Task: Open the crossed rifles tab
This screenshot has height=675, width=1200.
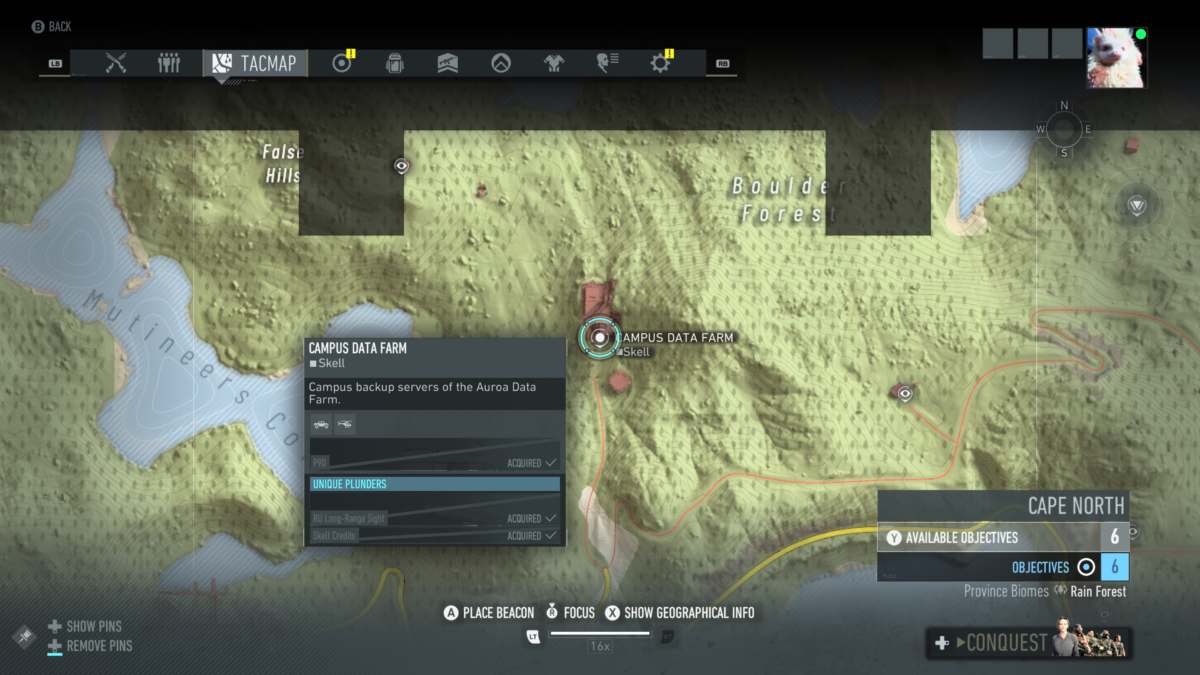Action: pos(116,63)
